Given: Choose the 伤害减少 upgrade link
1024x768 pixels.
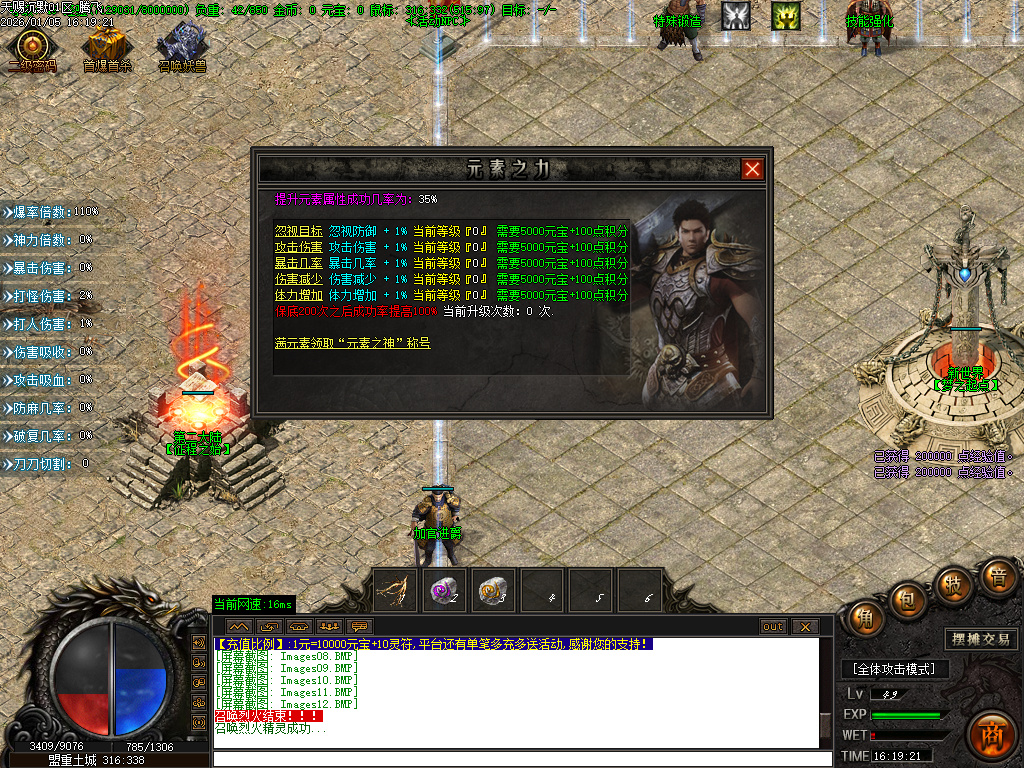Looking at the screenshot, I should pyautogui.click(x=299, y=279).
